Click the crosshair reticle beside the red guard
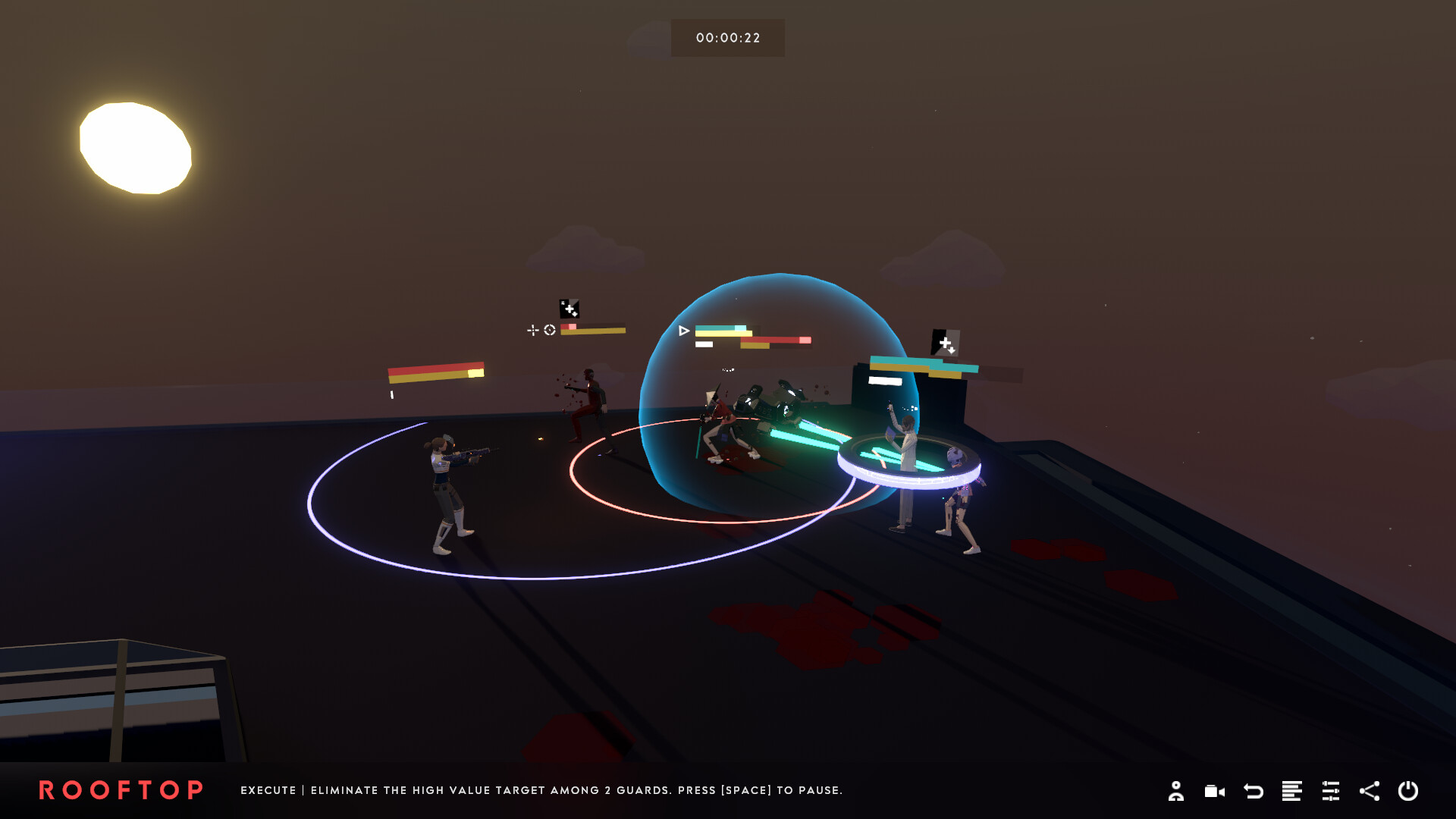The height and width of the screenshot is (819, 1456). [x=548, y=331]
